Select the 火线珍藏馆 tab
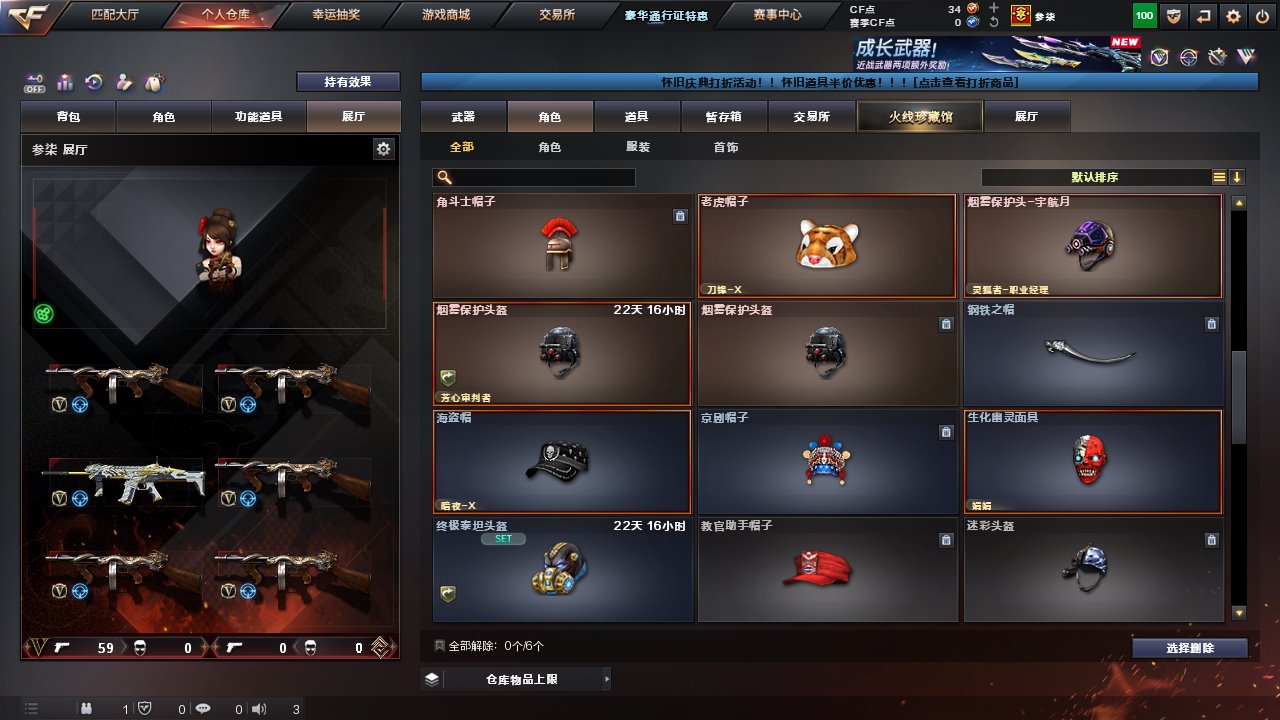Screen dimensions: 1280x720 point(920,117)
